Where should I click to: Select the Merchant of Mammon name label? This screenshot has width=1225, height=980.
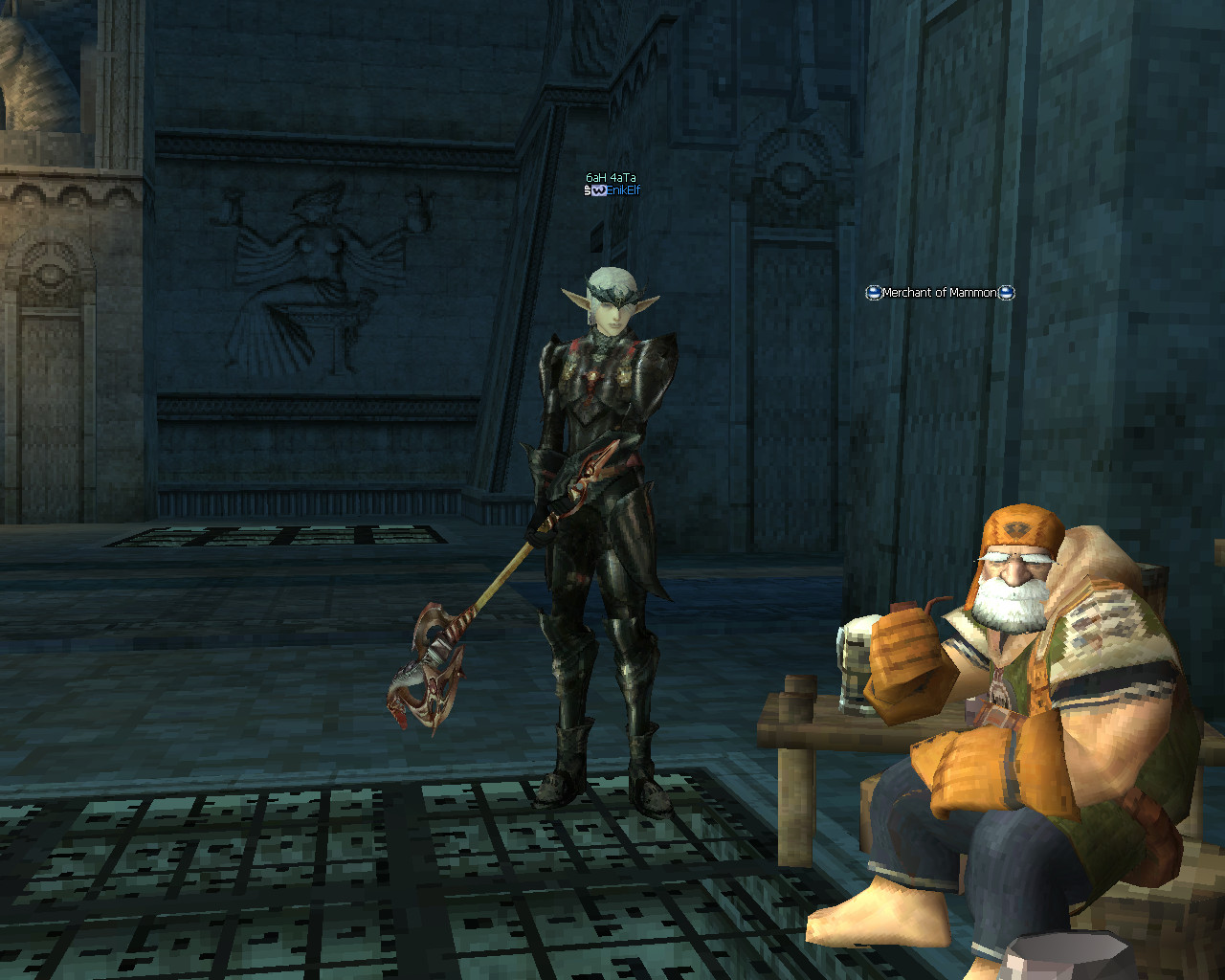[x=939, y=293]
